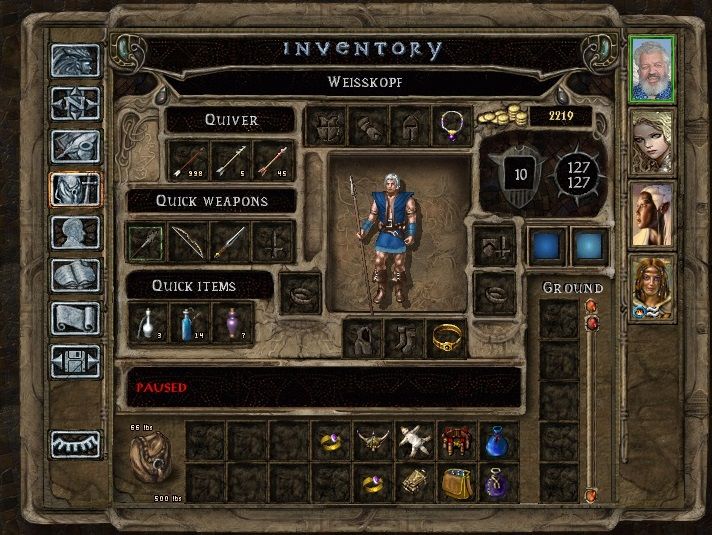Viewport: 712px width, 535px height.
Task: Pick the sword quick weapon slot
Action: point(232,241)
